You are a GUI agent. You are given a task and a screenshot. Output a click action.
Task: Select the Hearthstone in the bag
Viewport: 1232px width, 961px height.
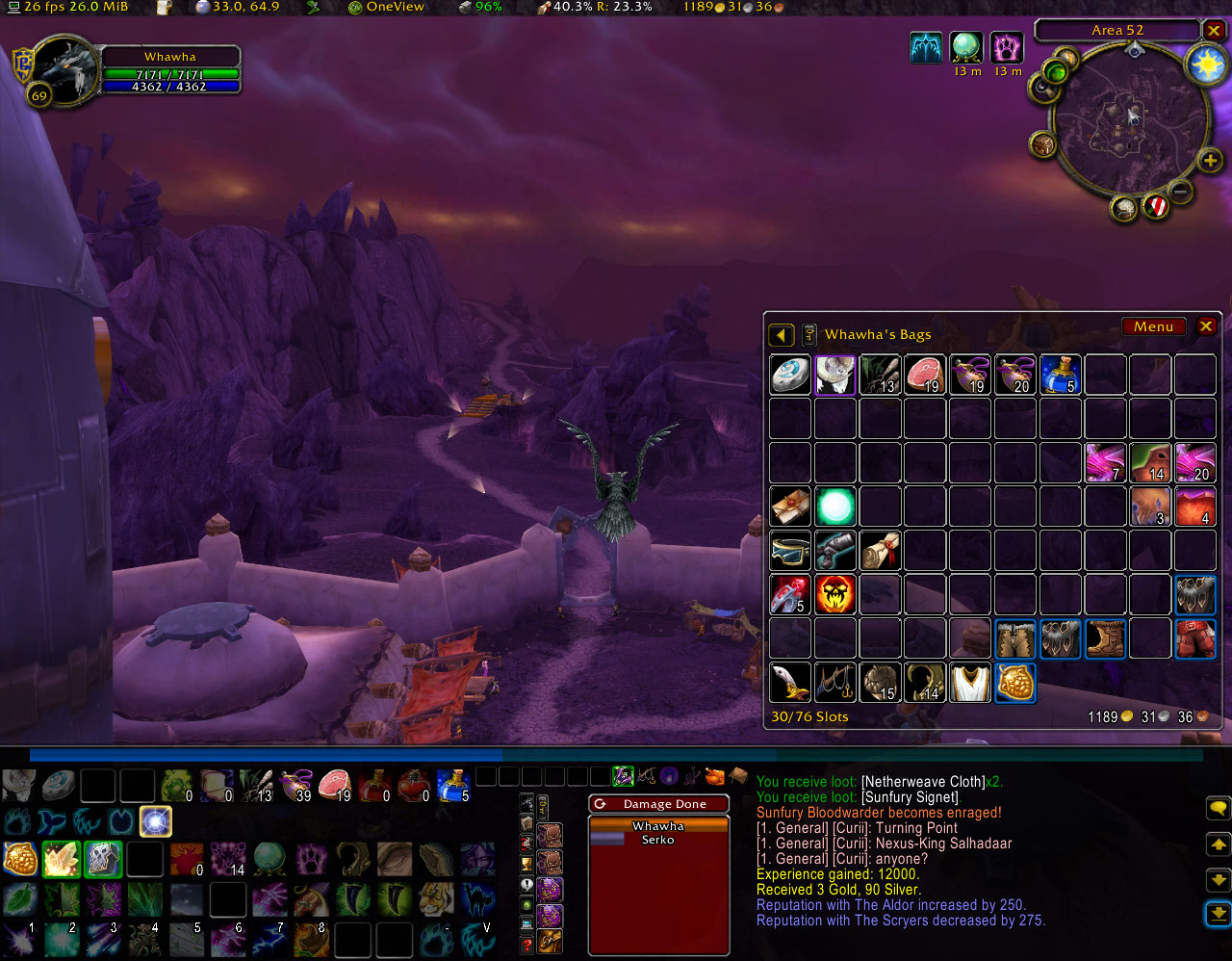[790, 375]
